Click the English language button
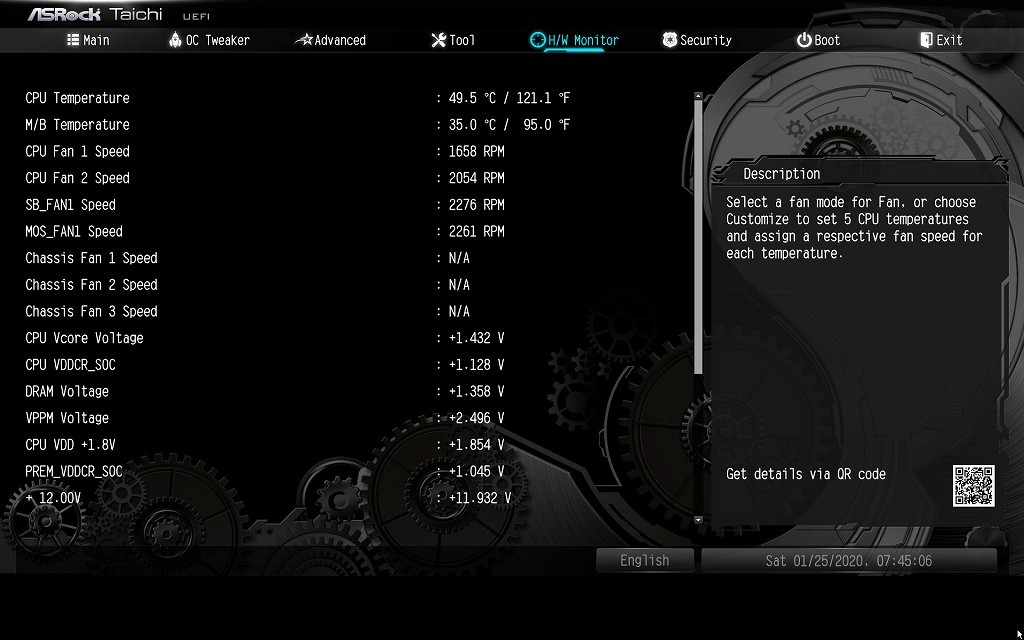 pyautogui.click(x=644, y=561)
